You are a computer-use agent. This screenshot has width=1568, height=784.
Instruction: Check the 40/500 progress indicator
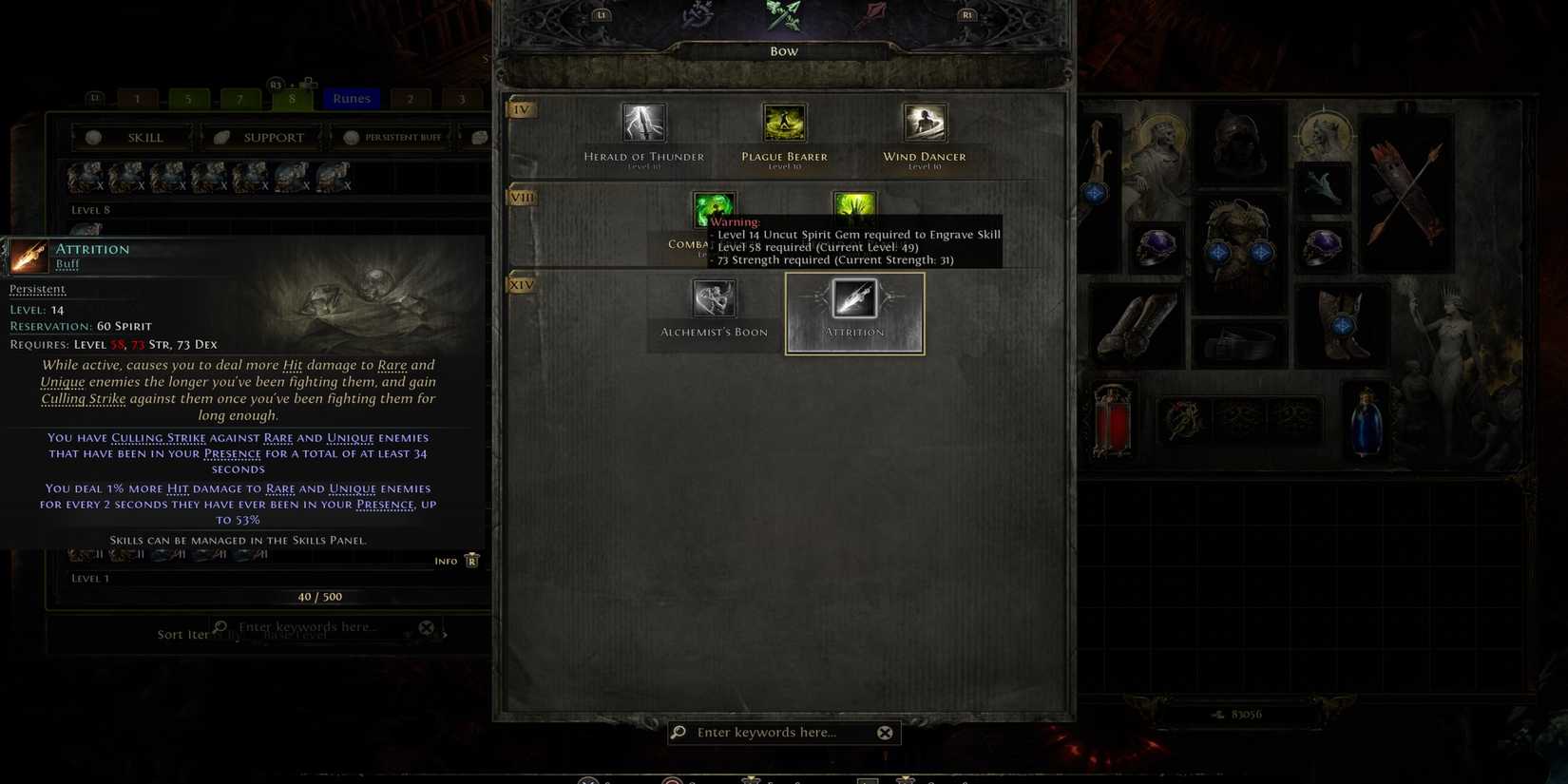point(317,596)
